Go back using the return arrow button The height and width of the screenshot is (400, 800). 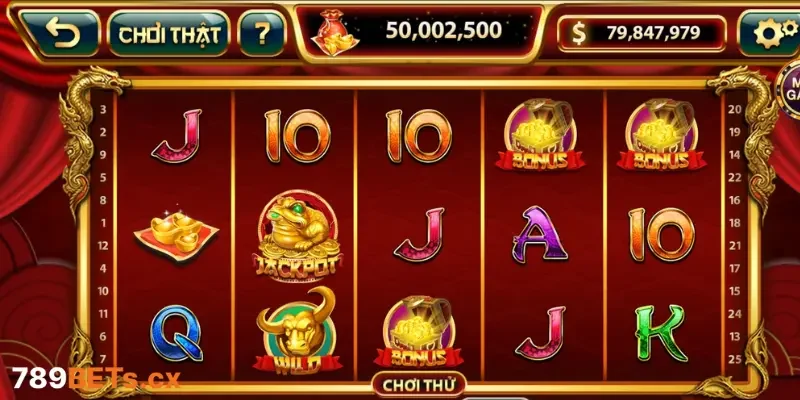(63, 34)
